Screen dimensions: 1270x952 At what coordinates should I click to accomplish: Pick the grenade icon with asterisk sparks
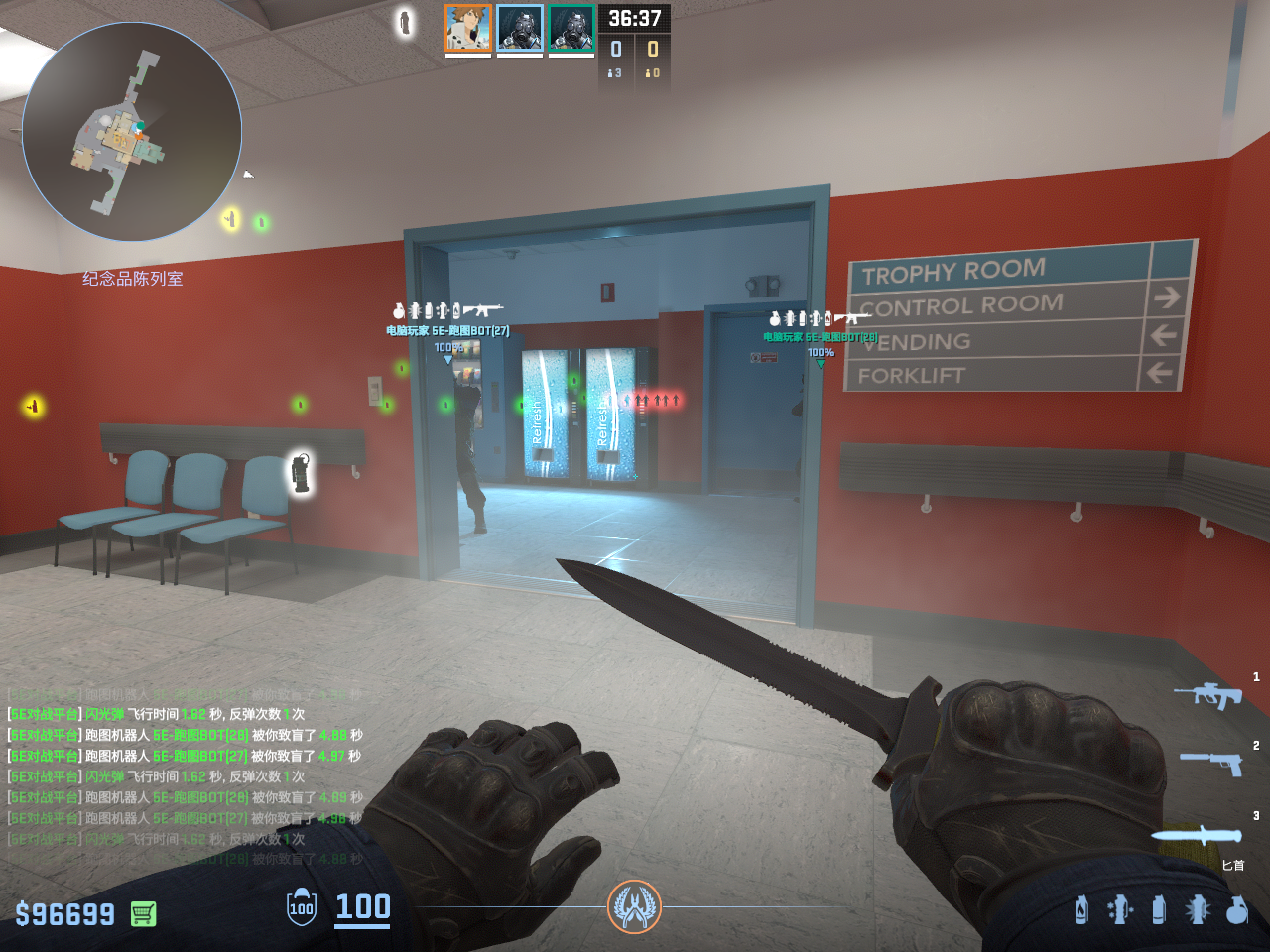(1120, 908)
